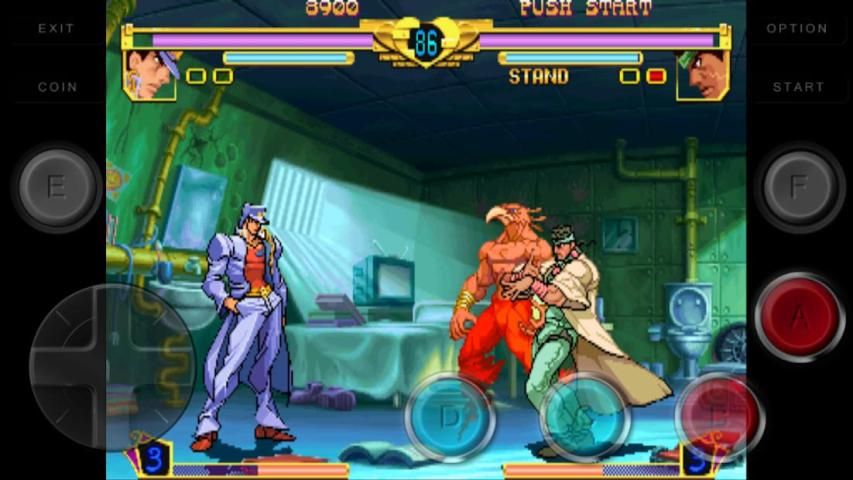Tap the gray E virtual button

click(x=57, y=187)
